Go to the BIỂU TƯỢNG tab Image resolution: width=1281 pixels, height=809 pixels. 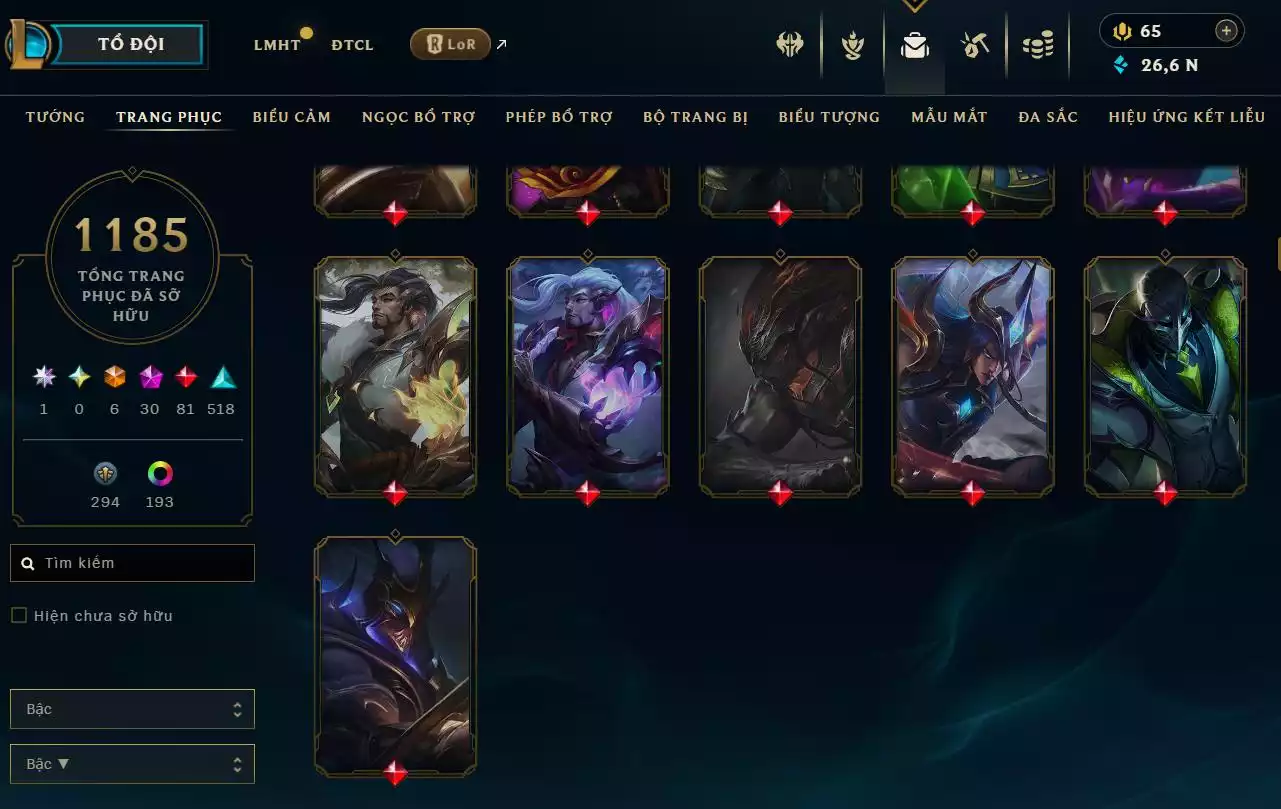tap(829, 117)
